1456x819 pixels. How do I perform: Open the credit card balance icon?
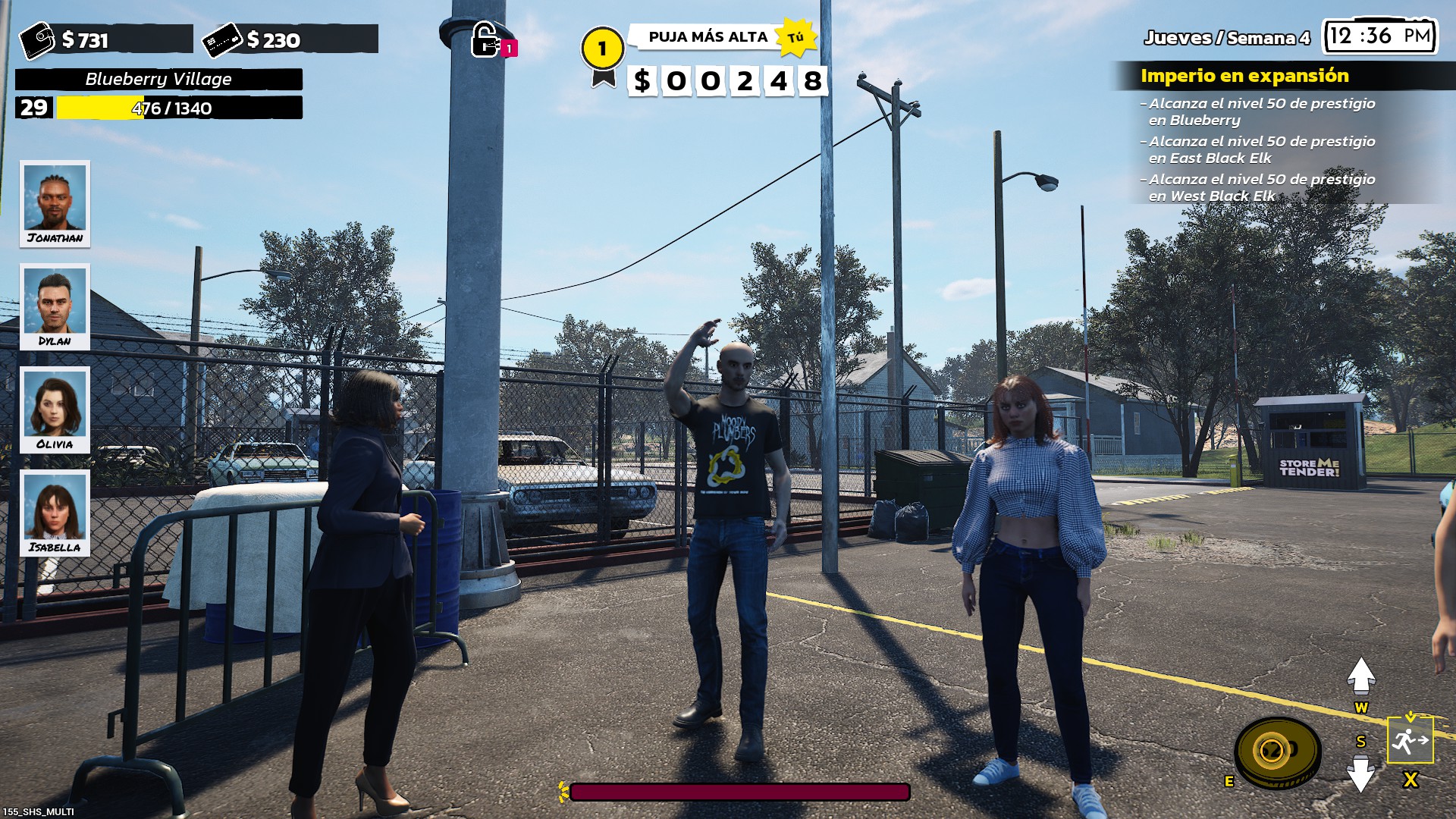[222, 40]
